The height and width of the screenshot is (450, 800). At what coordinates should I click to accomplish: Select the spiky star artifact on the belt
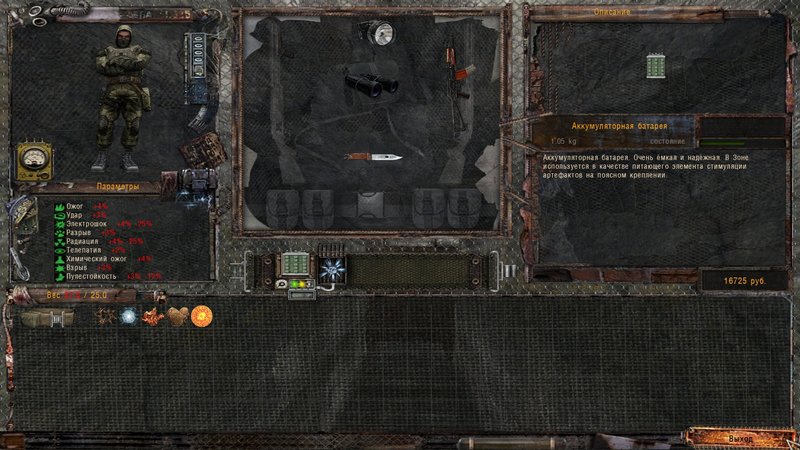(331, 267)
